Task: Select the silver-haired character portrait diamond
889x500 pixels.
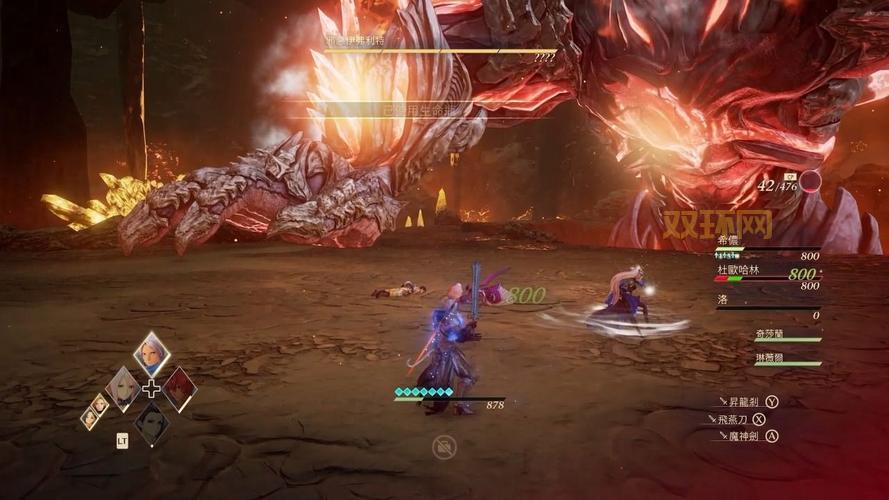Action: (x=152, y=355)
